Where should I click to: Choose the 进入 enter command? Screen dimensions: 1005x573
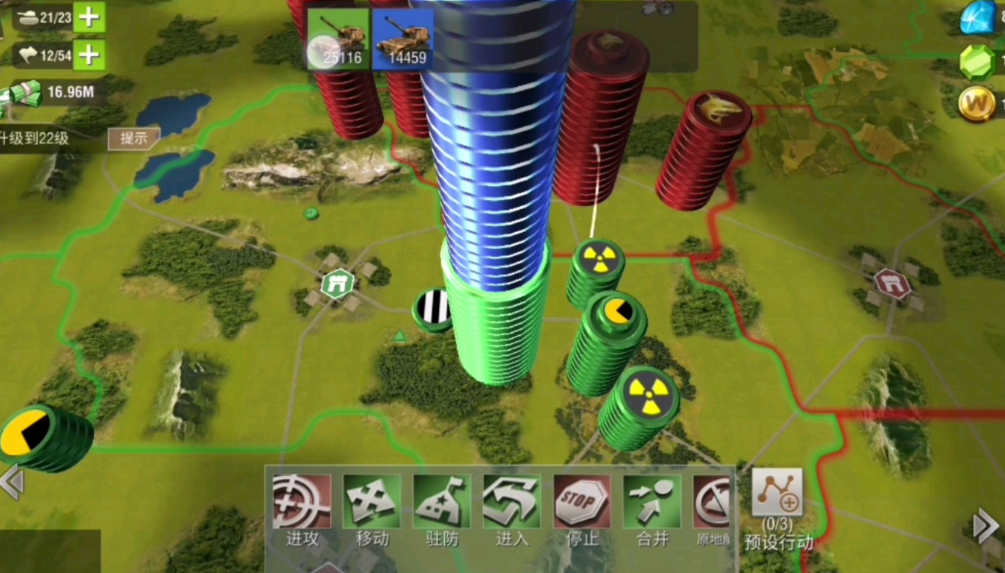click(512, 510)
